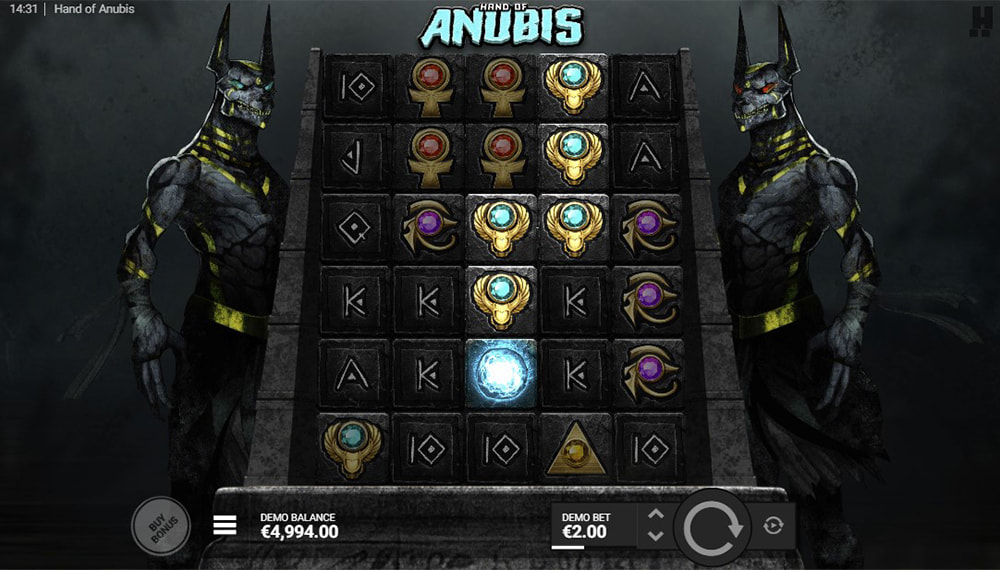The height and width of the screenshot is (570, 1000).
Task: Open the hamburger game menu
Action: pyautogui.click(x=225, y=525)
